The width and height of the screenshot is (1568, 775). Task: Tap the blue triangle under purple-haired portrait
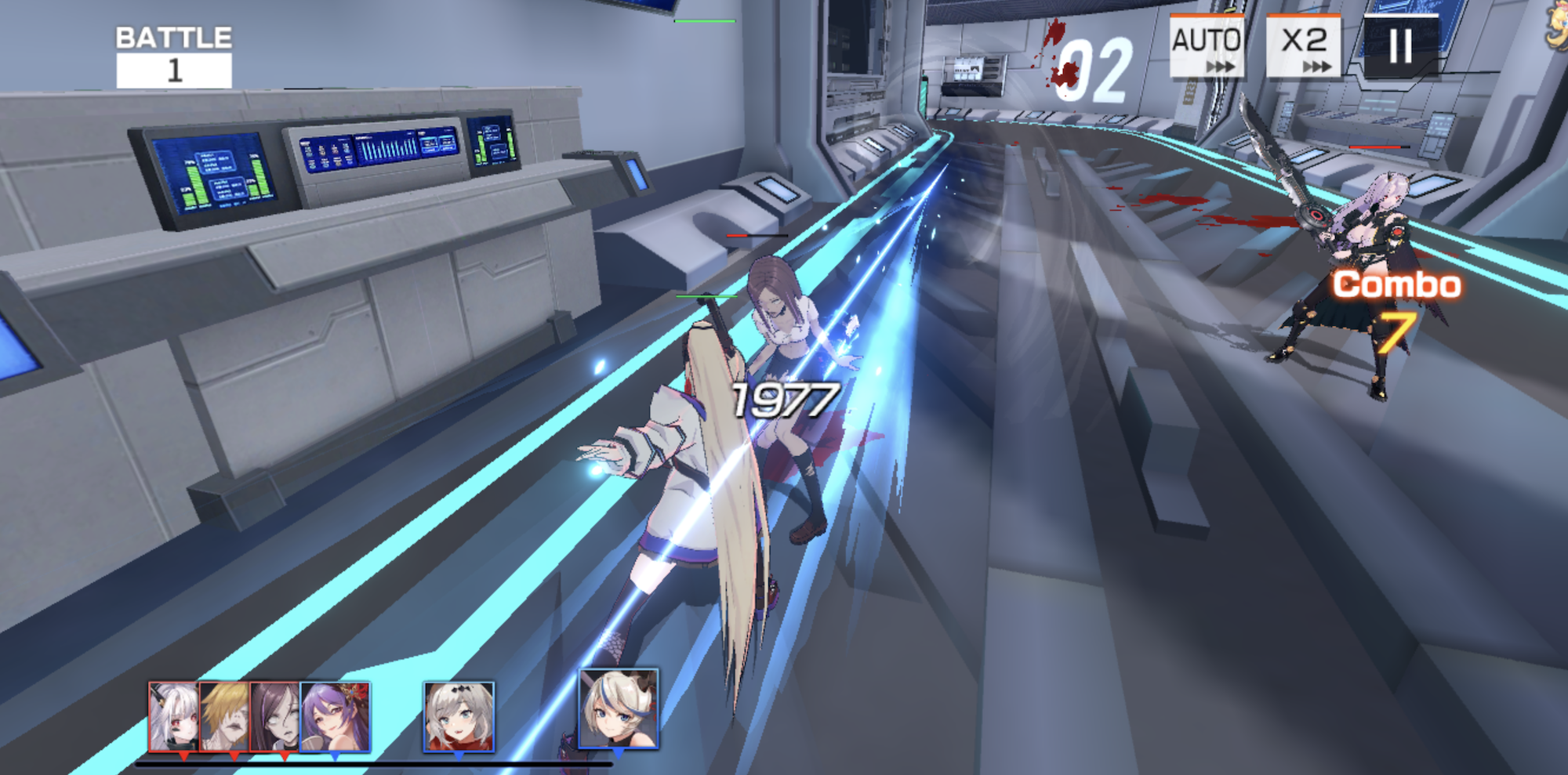pyautogui.click(x=335, y=755)
